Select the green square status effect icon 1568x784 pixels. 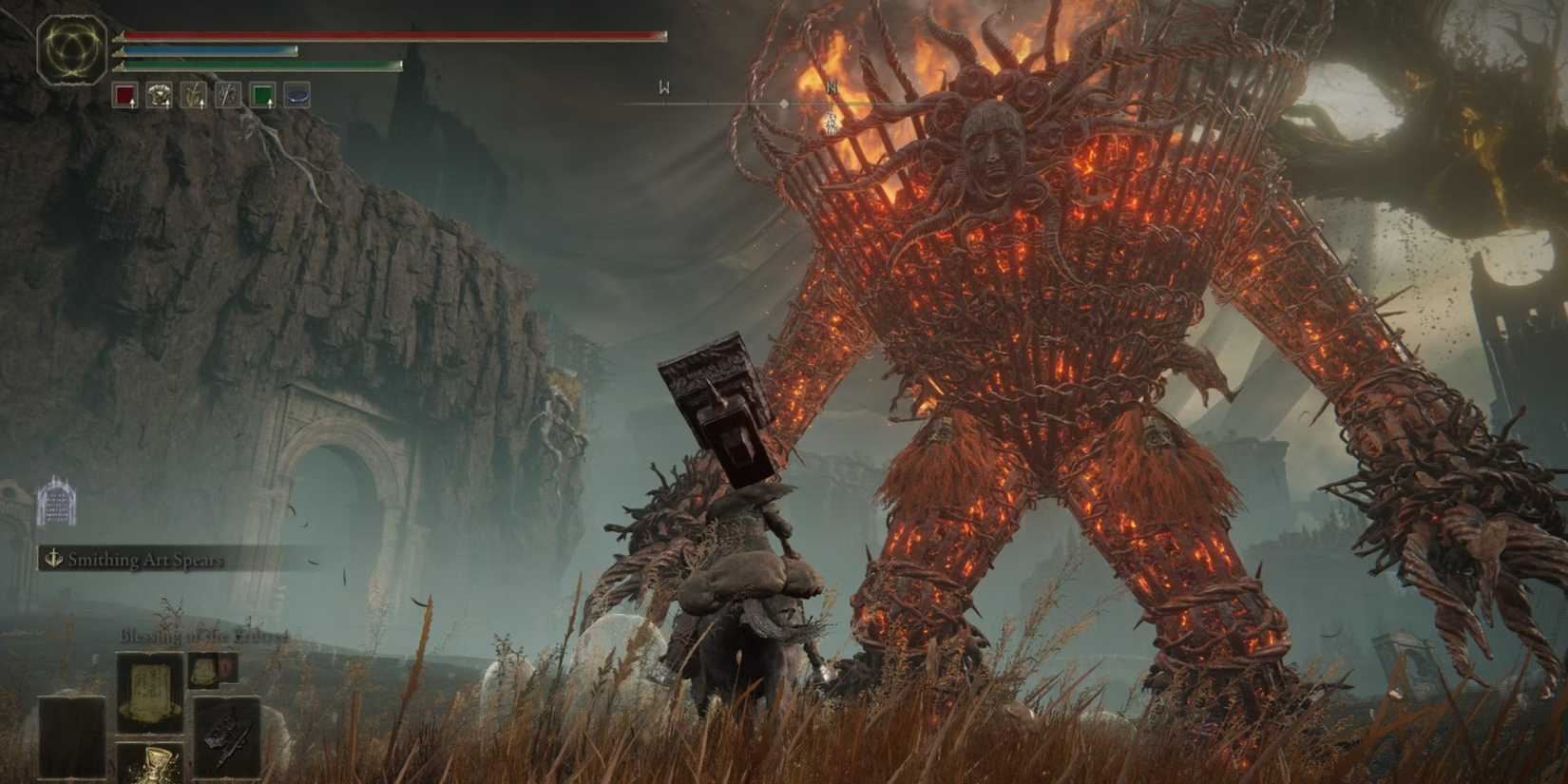(261, 92)
